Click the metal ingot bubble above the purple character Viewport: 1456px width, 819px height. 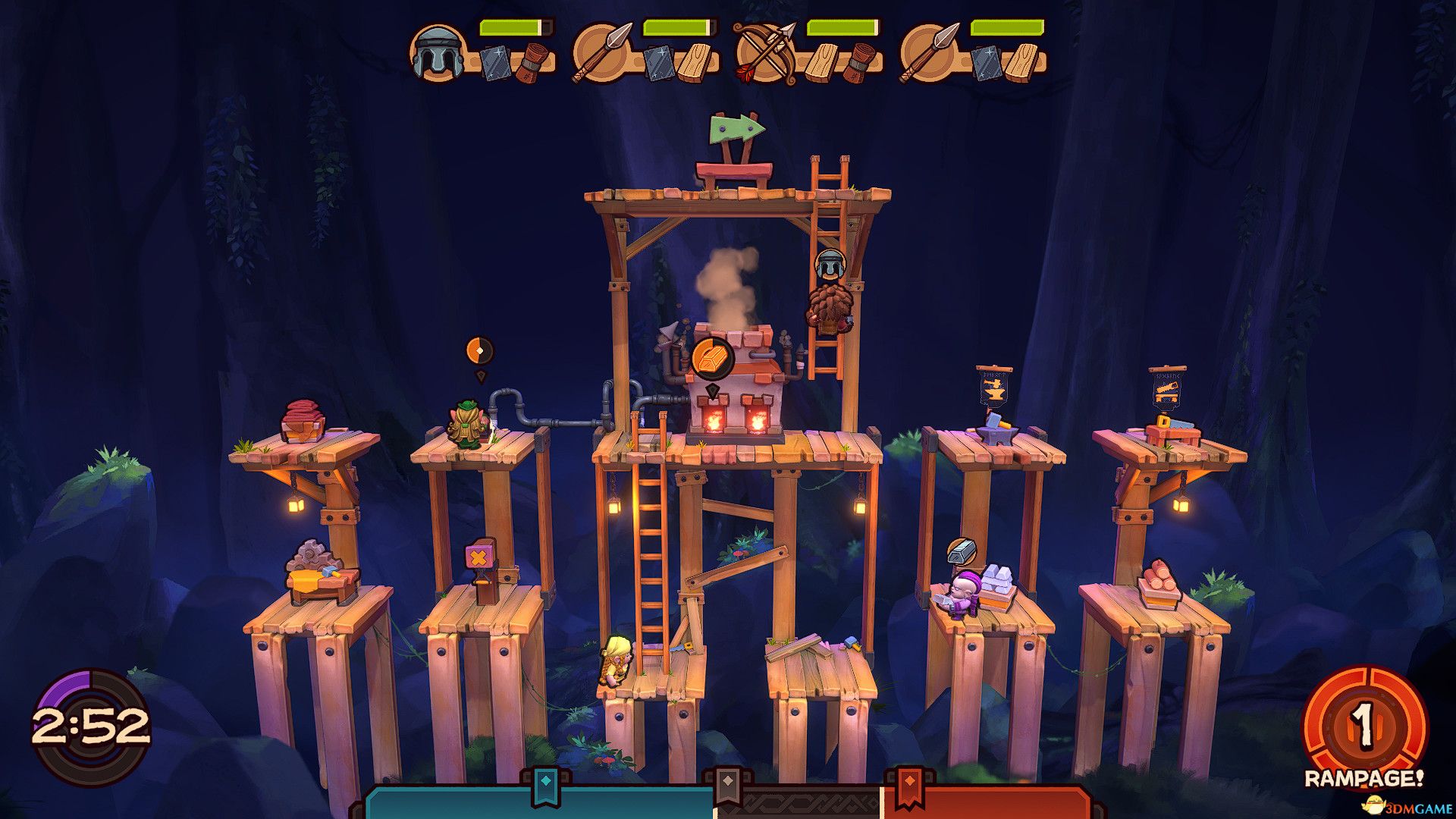(962, 551)
